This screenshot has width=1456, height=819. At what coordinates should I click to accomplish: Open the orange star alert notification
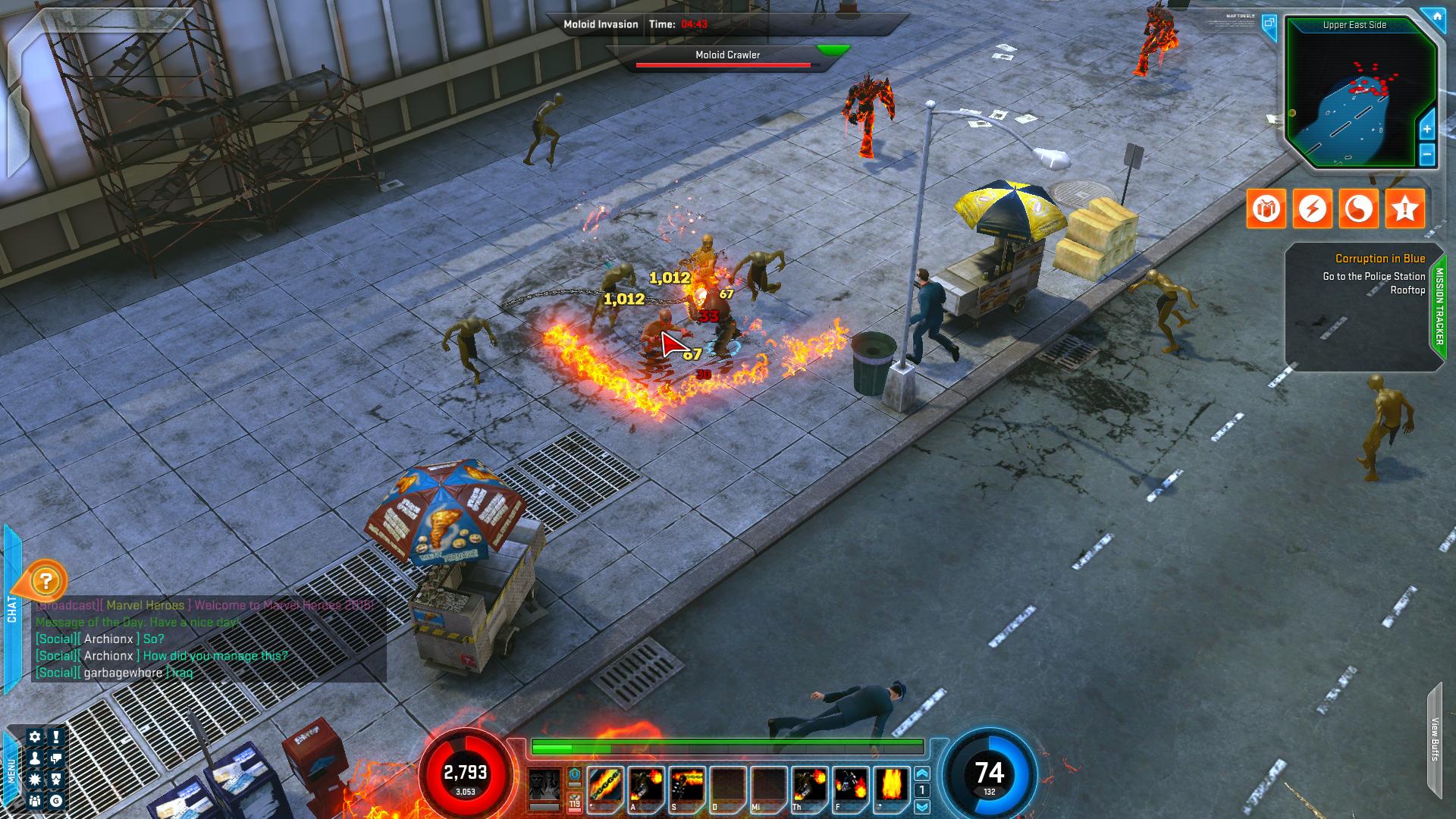pos(1404,209)
